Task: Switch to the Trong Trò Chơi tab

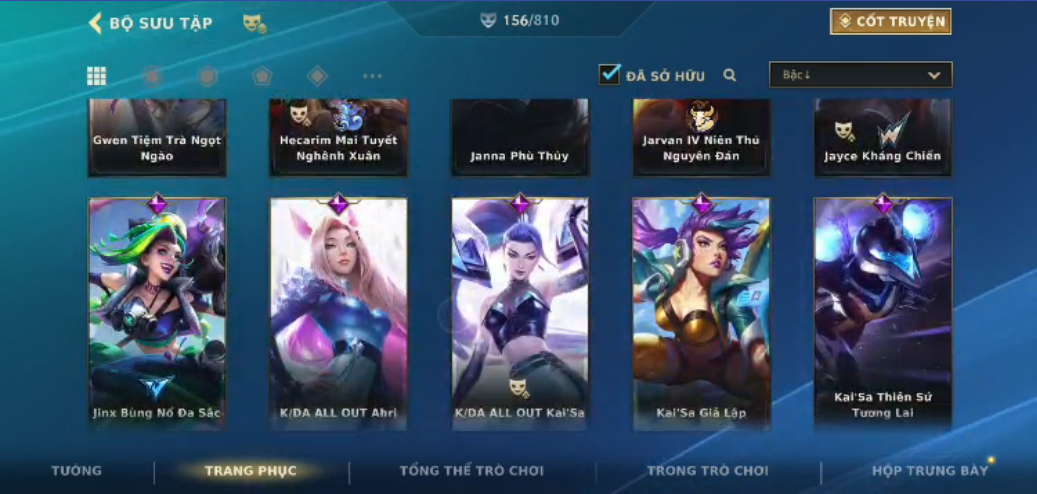Action: click(707, 470)
